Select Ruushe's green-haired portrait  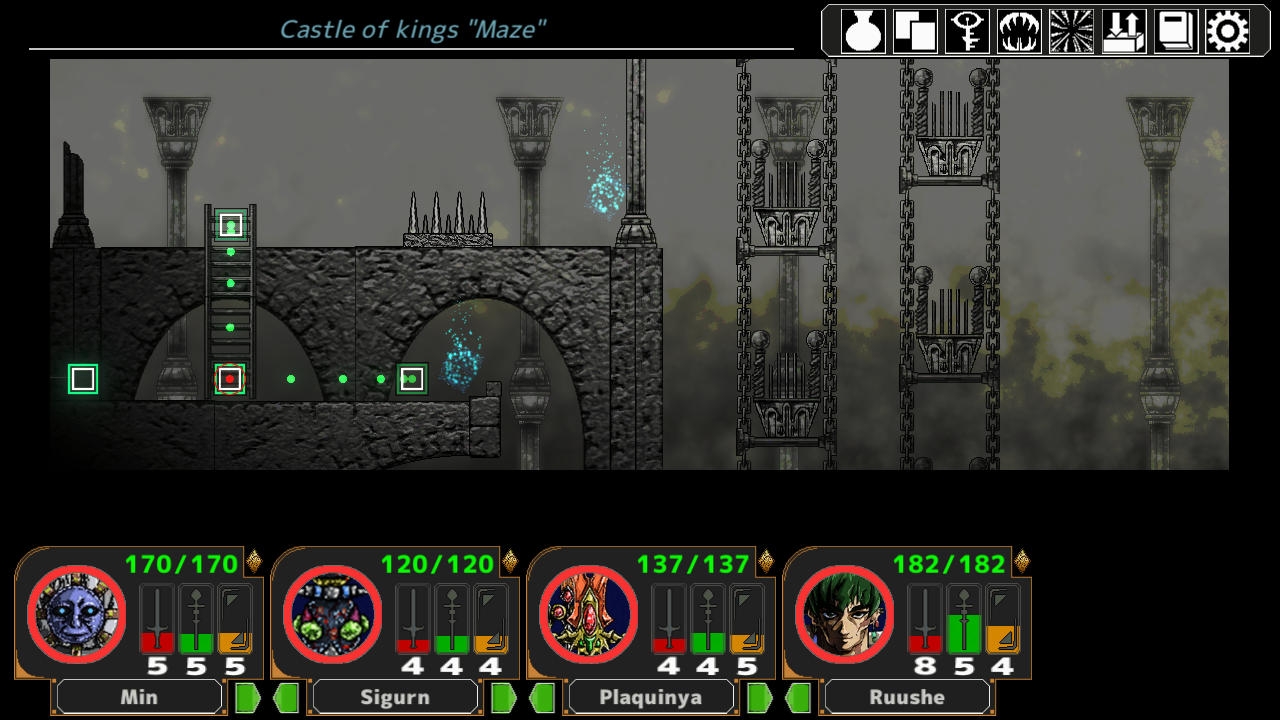[844, 614]
